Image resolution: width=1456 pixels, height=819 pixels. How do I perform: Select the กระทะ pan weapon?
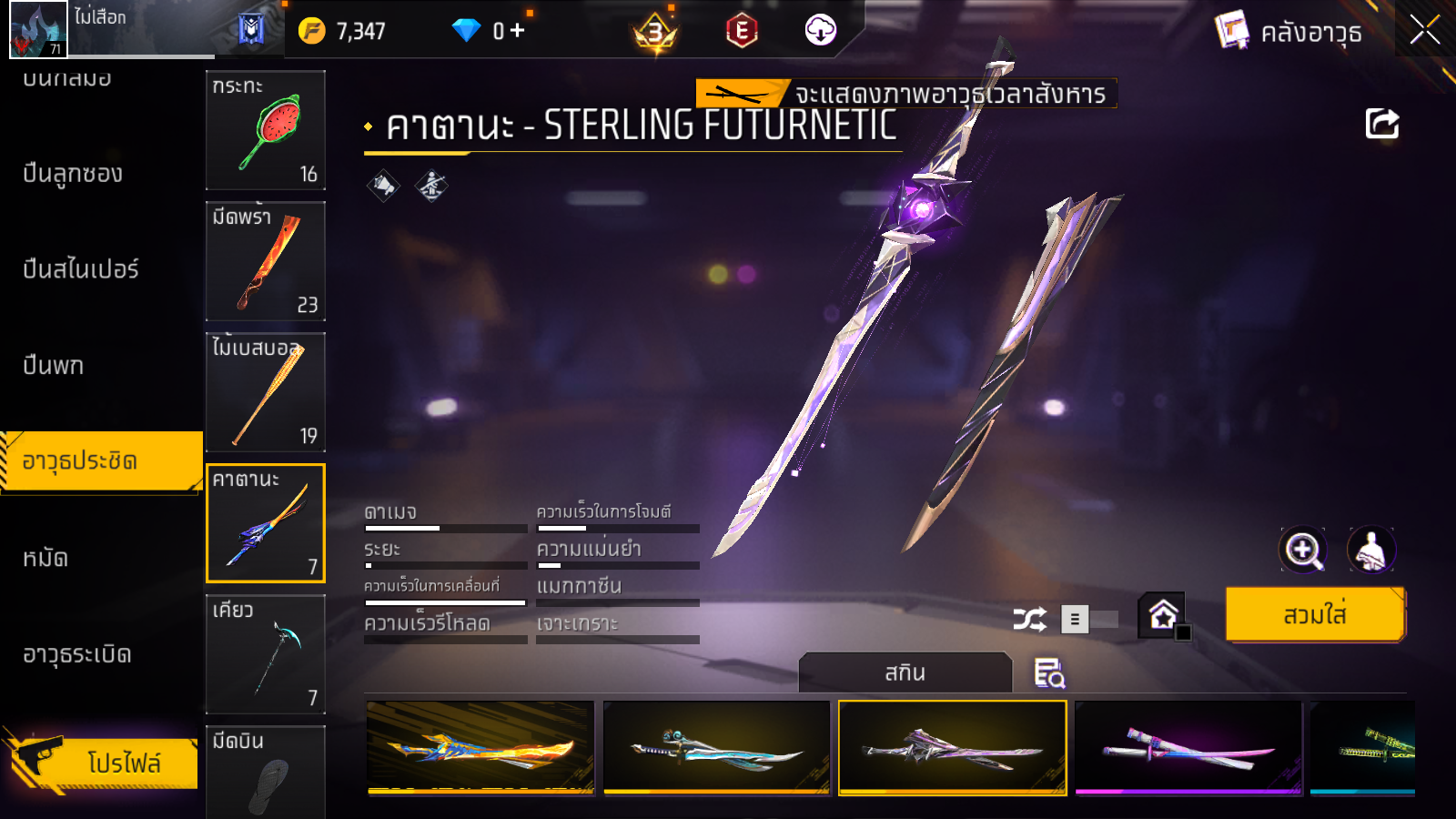coord(265,130)
